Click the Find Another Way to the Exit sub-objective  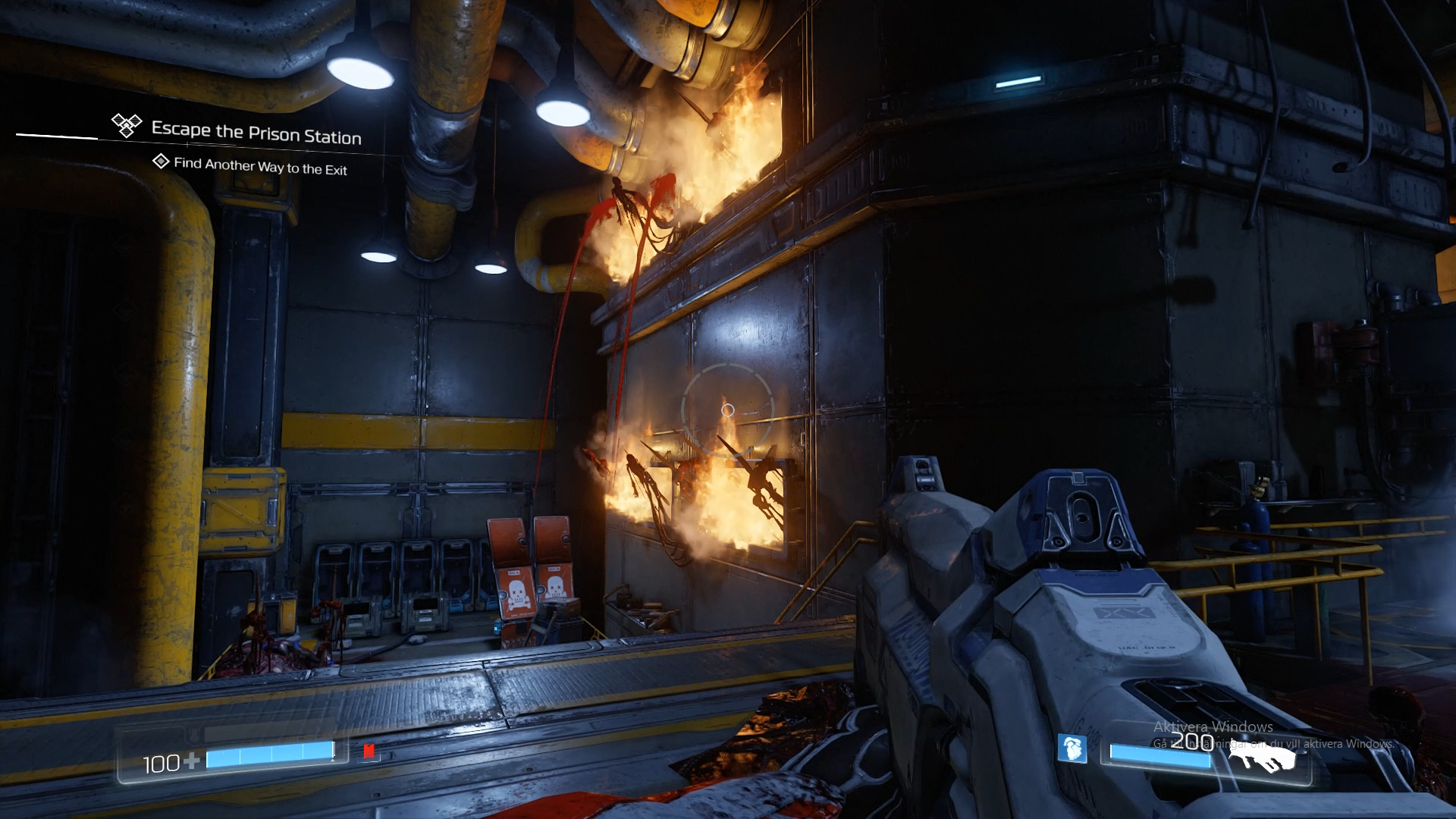tap(259, 166)
